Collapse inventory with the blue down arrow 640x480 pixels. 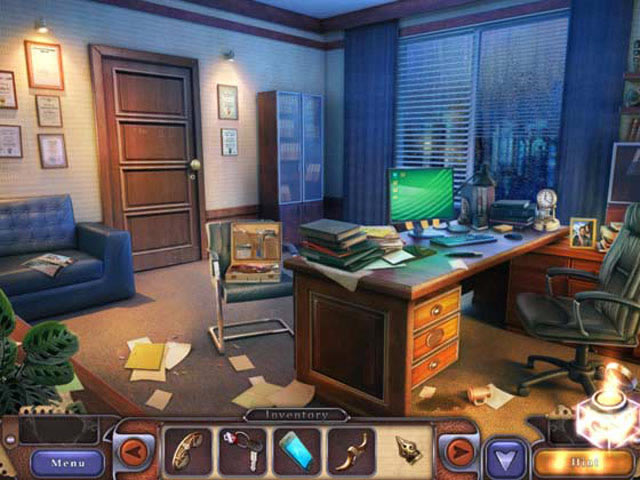click(x=505, y=459)
